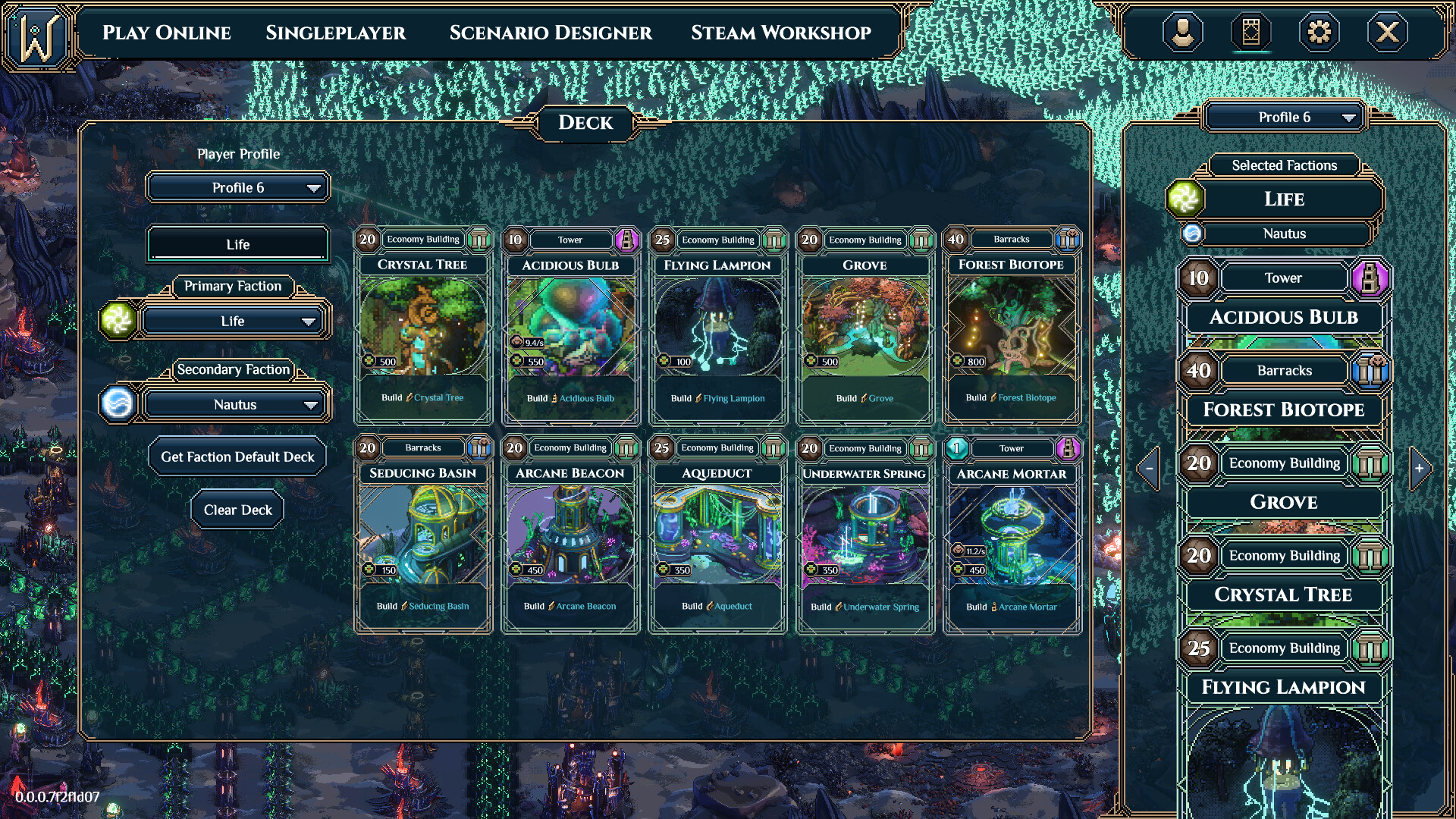The width and height of the screenshot is (1456, 819).
Task: Open the Play Online menu
Action: tap(167, 33)
